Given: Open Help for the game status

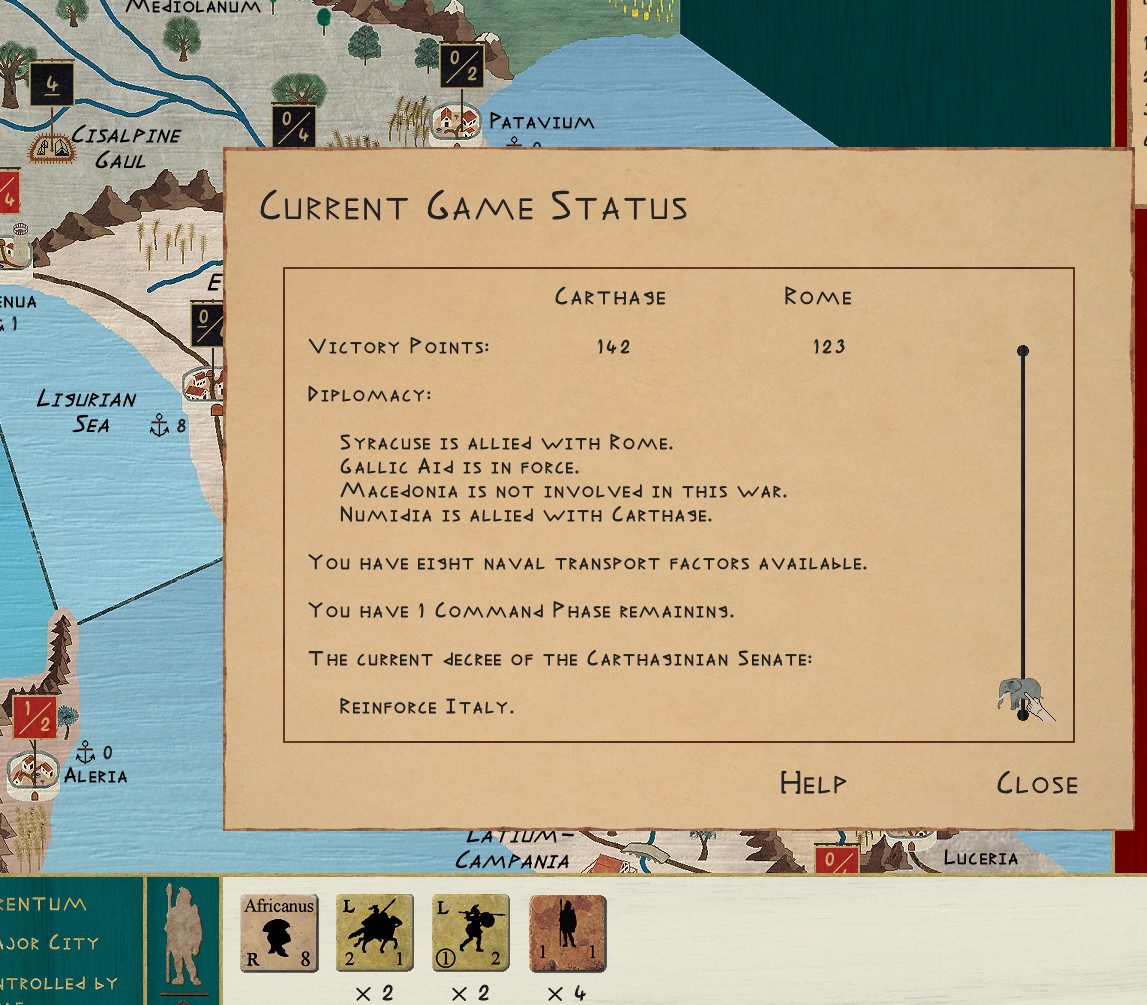Looking at the screenshot, I should [813, 783].
